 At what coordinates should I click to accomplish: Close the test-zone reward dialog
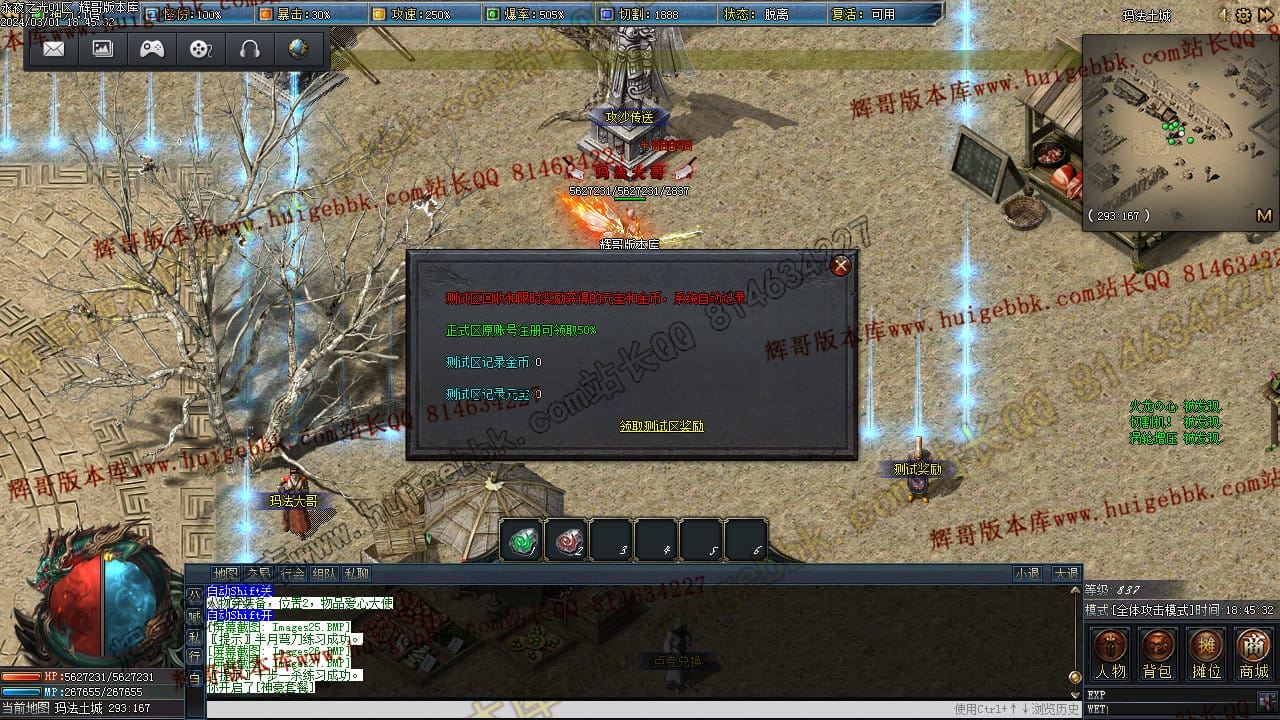[841, 265]
